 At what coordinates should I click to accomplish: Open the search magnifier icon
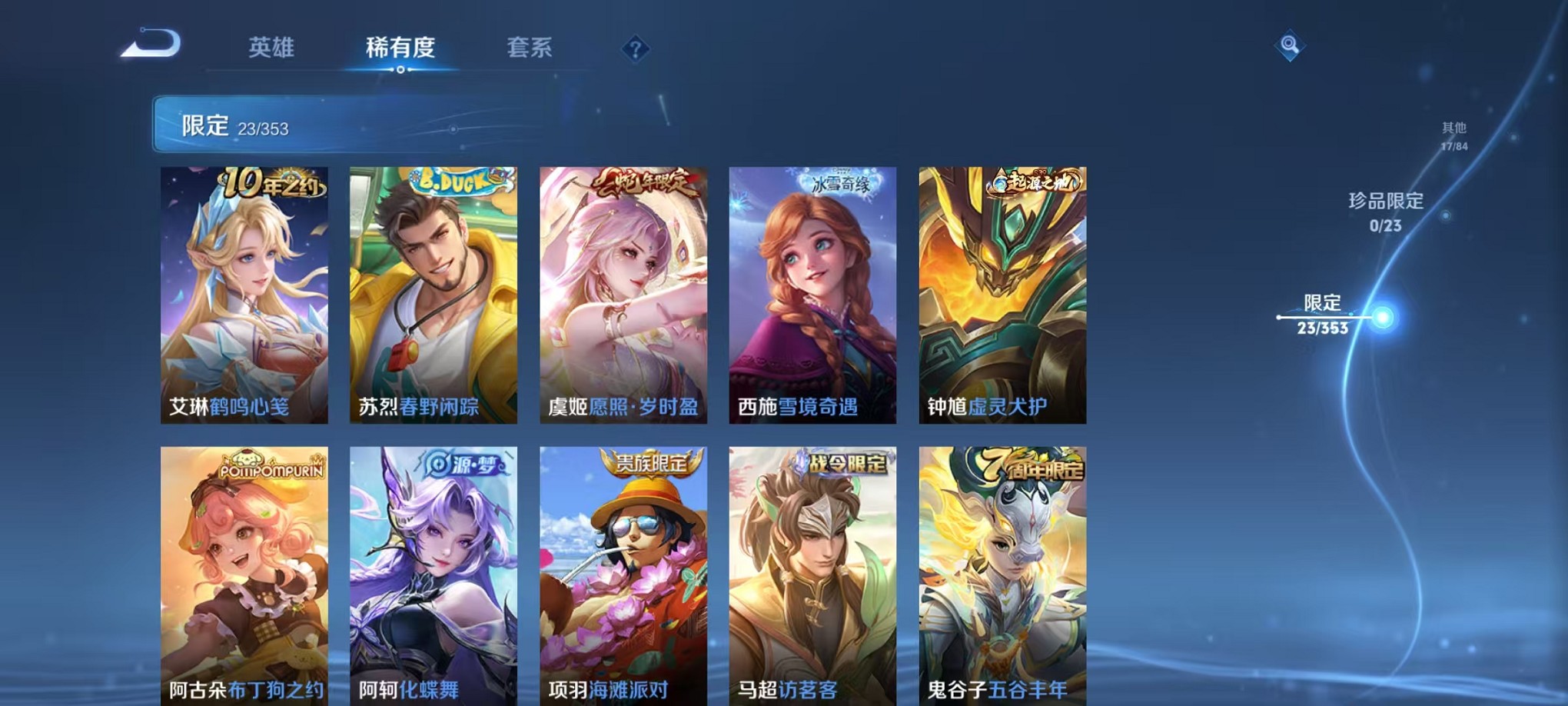pyautogui.click(x=1288, y=45)
